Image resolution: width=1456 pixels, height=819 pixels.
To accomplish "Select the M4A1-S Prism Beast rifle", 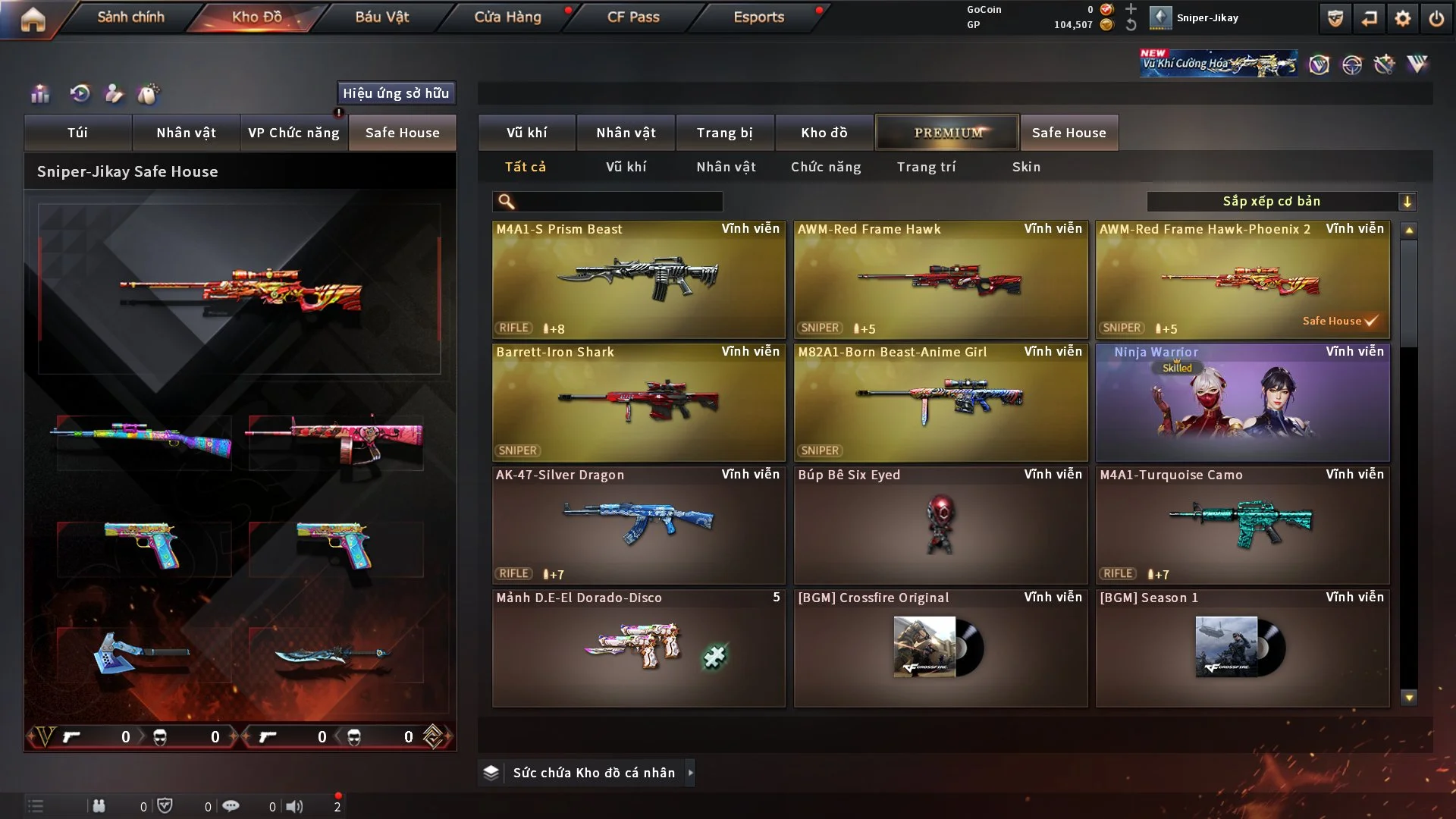I will point(638,279).
